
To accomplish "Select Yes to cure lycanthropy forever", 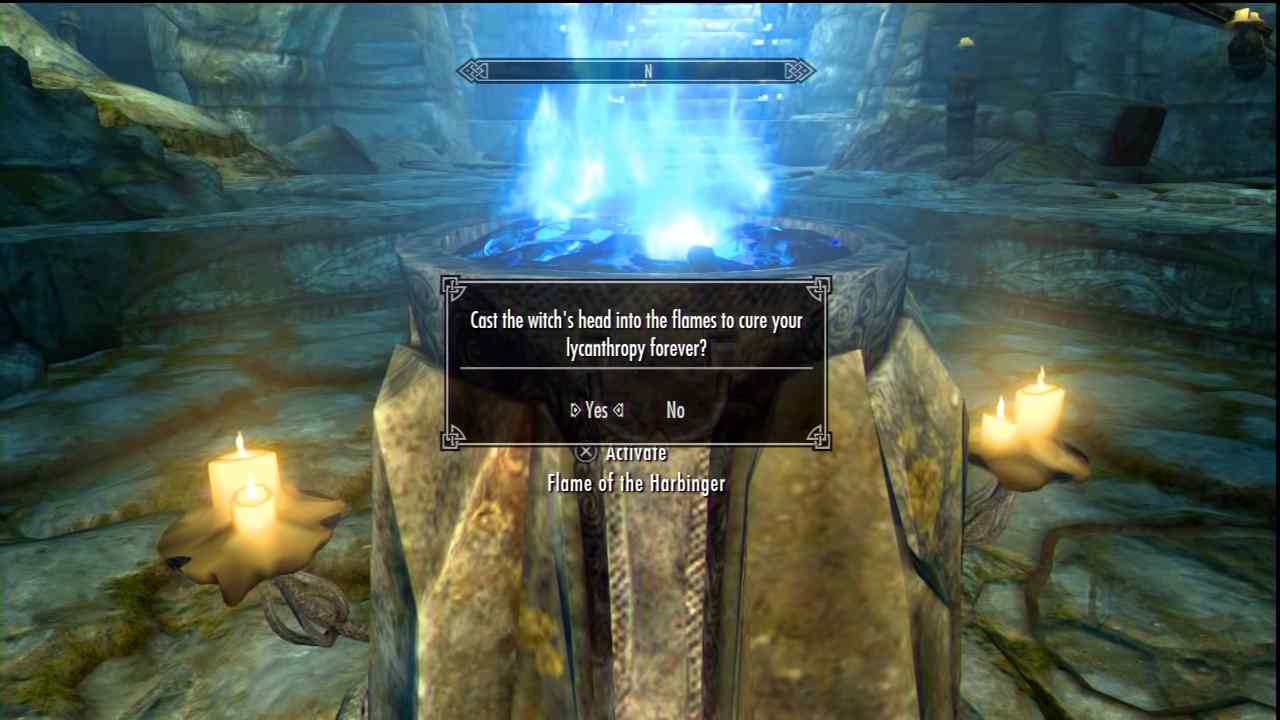I will 597,410.
